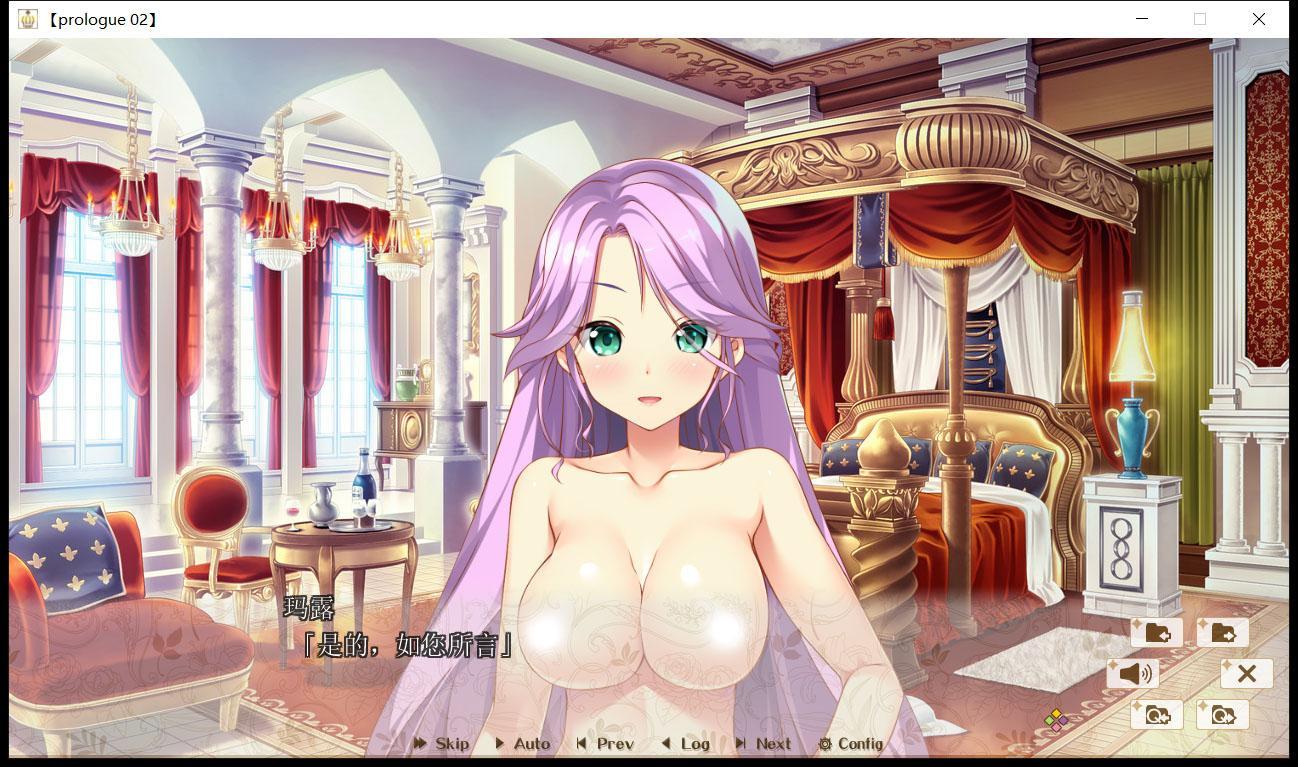The image size is (1298, 767).
Task: Click the fast-forward arrows beside Skip
Action: click(x=419, y=744)
